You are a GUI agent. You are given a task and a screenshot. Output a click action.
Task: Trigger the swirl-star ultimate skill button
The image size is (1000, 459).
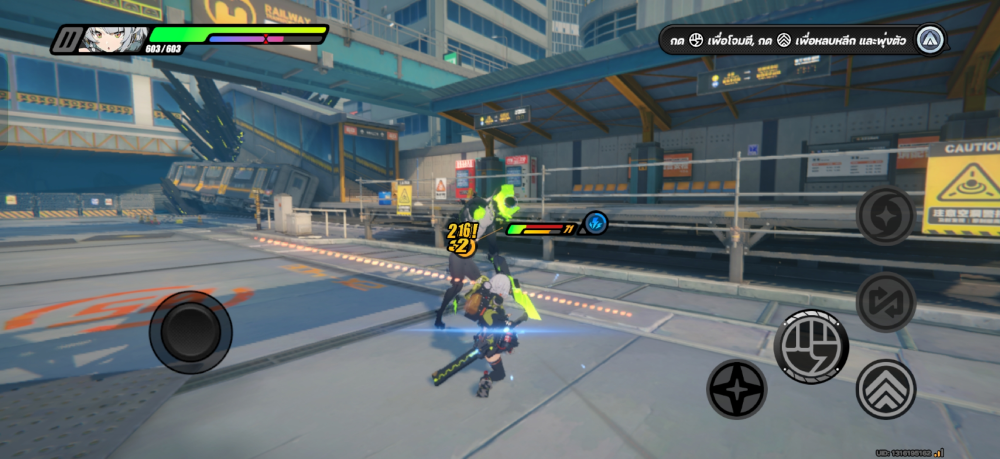point(886,215)
